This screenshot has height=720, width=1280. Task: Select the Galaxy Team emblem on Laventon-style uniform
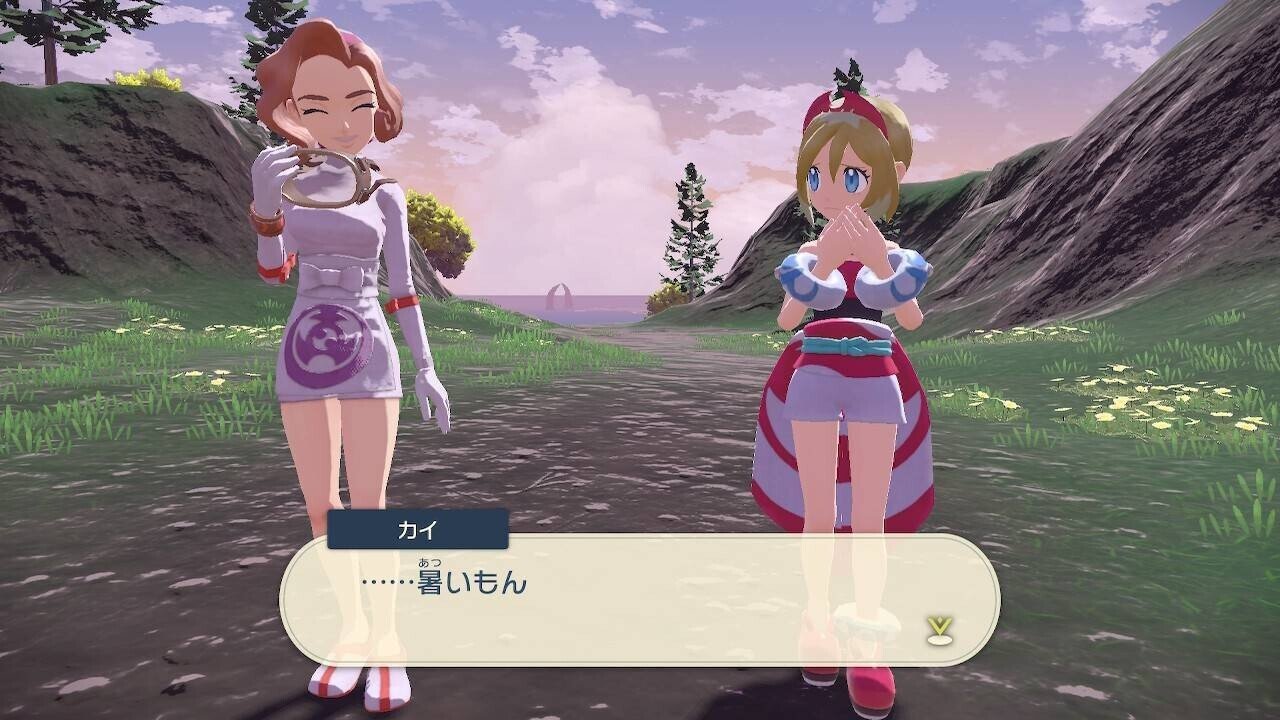point(327,343)
